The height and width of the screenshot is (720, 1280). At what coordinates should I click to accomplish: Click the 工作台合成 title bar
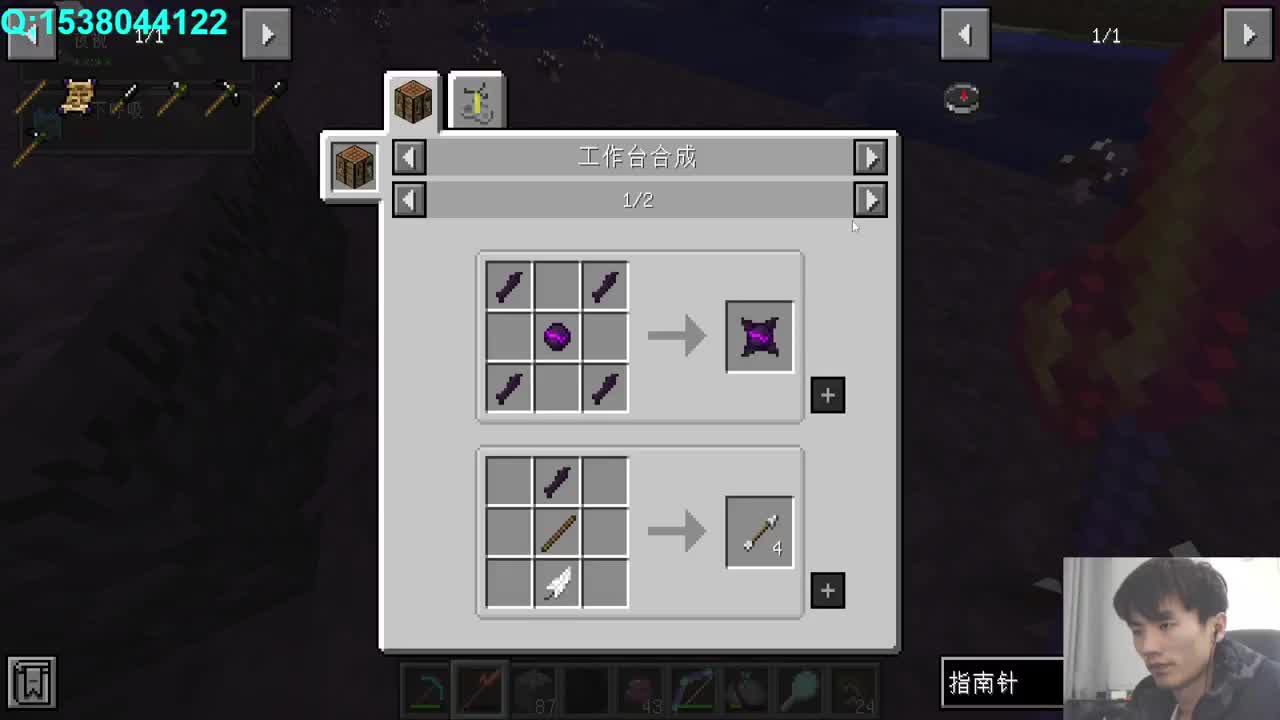click(x=638, y=157)
